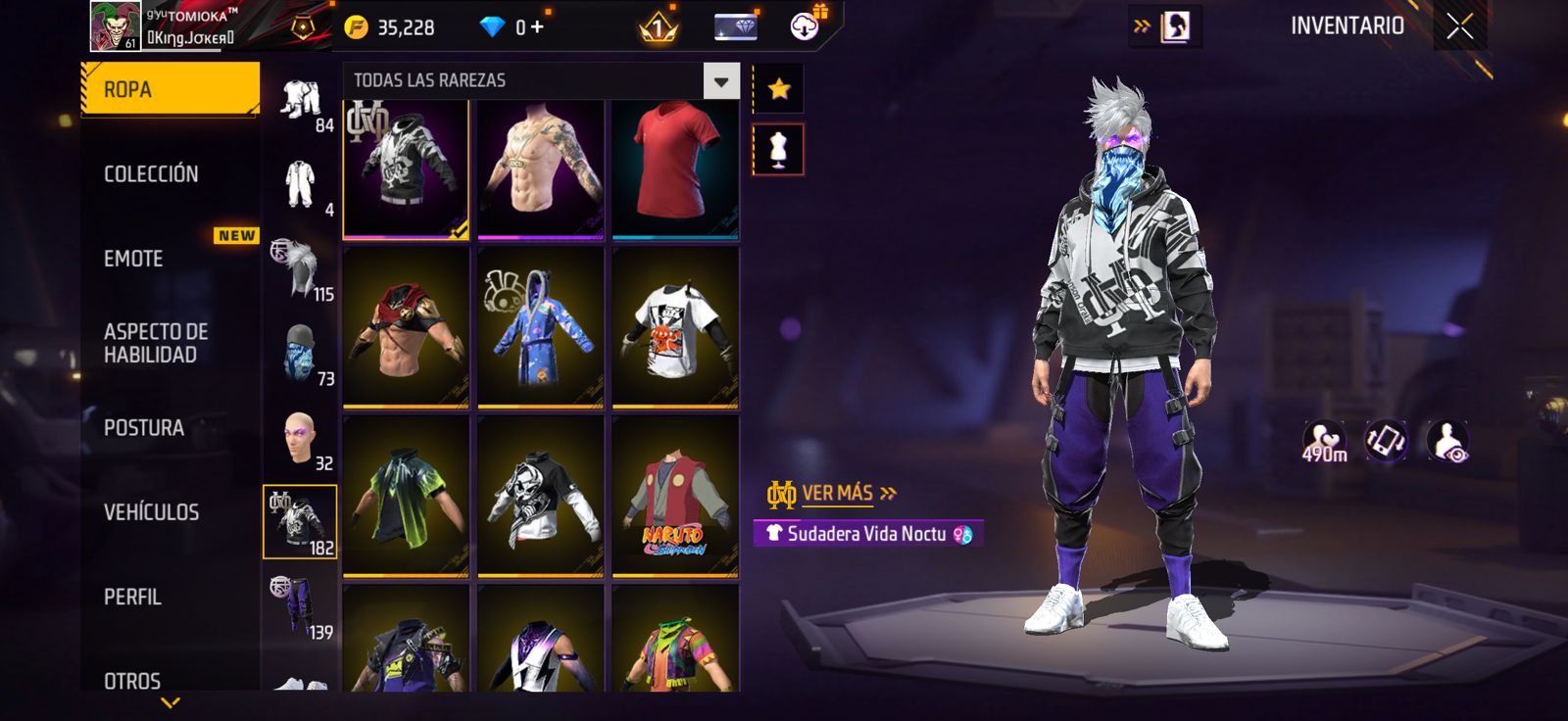Image resolution: width=1568 pixels, height=721 pixels.
Task: Select the red t-shirt item
Action: [674, 167]
